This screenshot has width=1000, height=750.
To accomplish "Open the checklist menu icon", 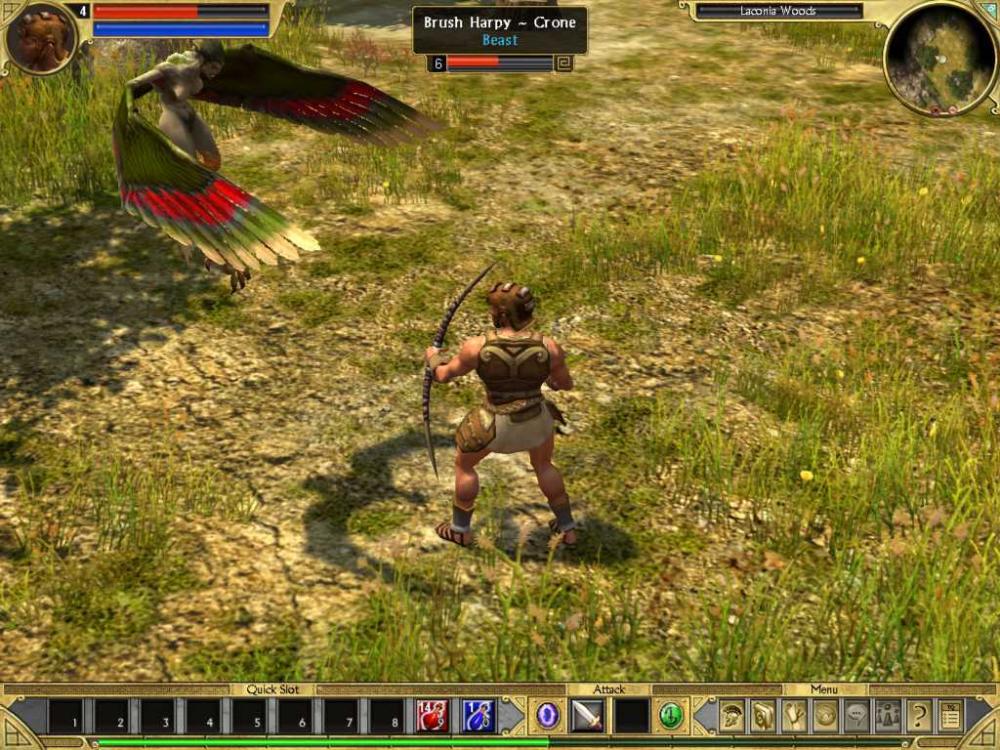I will [950, 716].
